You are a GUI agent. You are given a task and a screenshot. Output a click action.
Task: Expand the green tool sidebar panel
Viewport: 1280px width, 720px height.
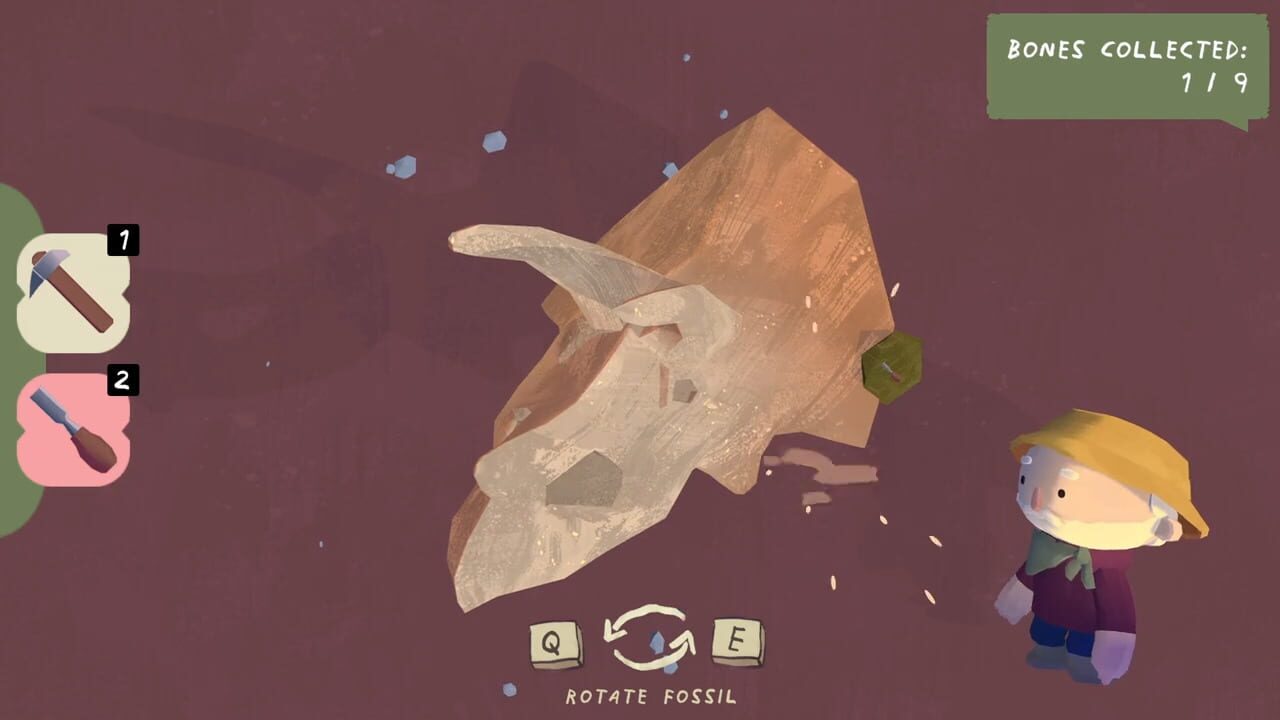(x=14, y=350)
